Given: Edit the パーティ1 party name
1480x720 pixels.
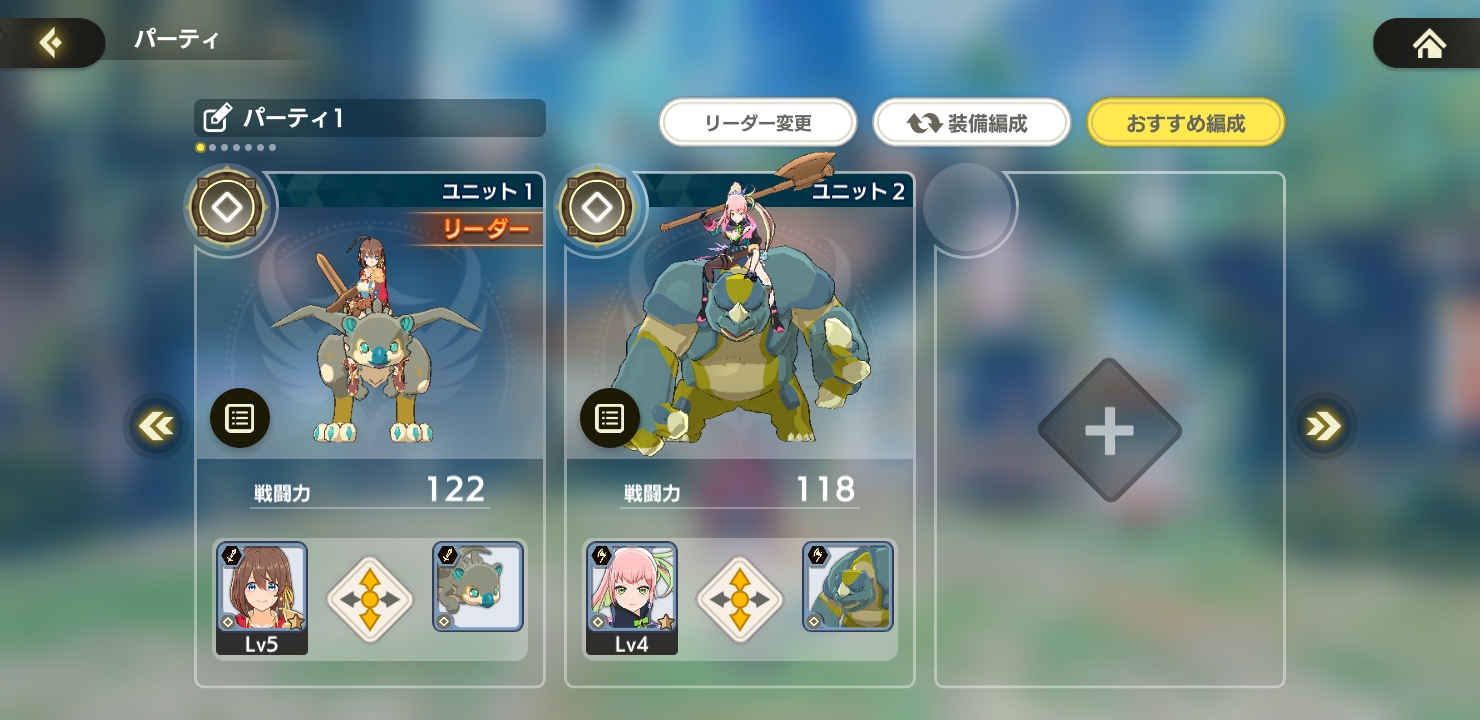Looking at the screenshot, I should pyautogui.click(x=217, y=119).
